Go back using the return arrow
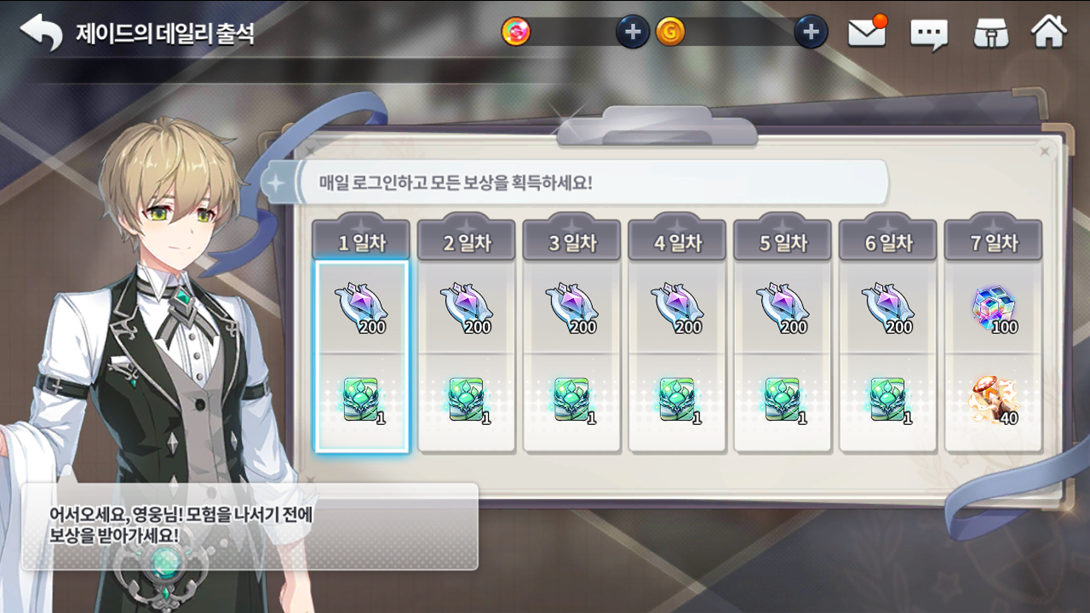 click(x=40, y=33)
